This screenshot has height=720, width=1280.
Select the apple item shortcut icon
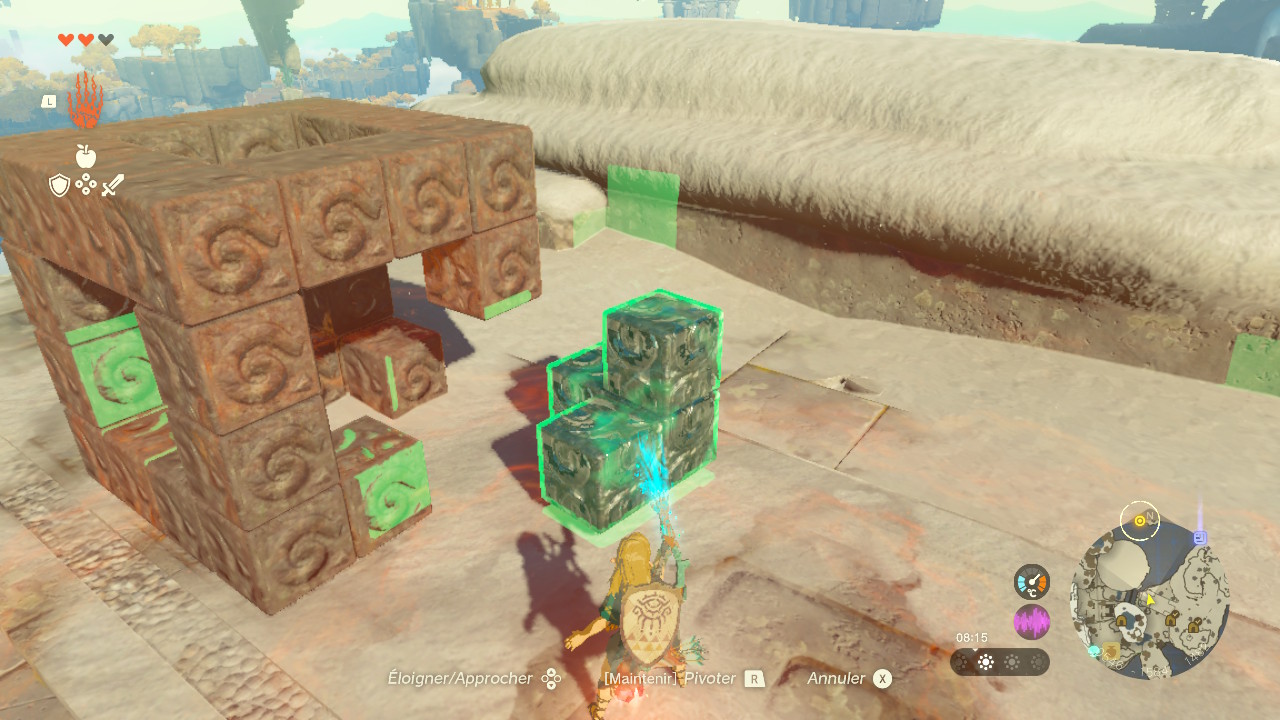(x=85, y=156)
